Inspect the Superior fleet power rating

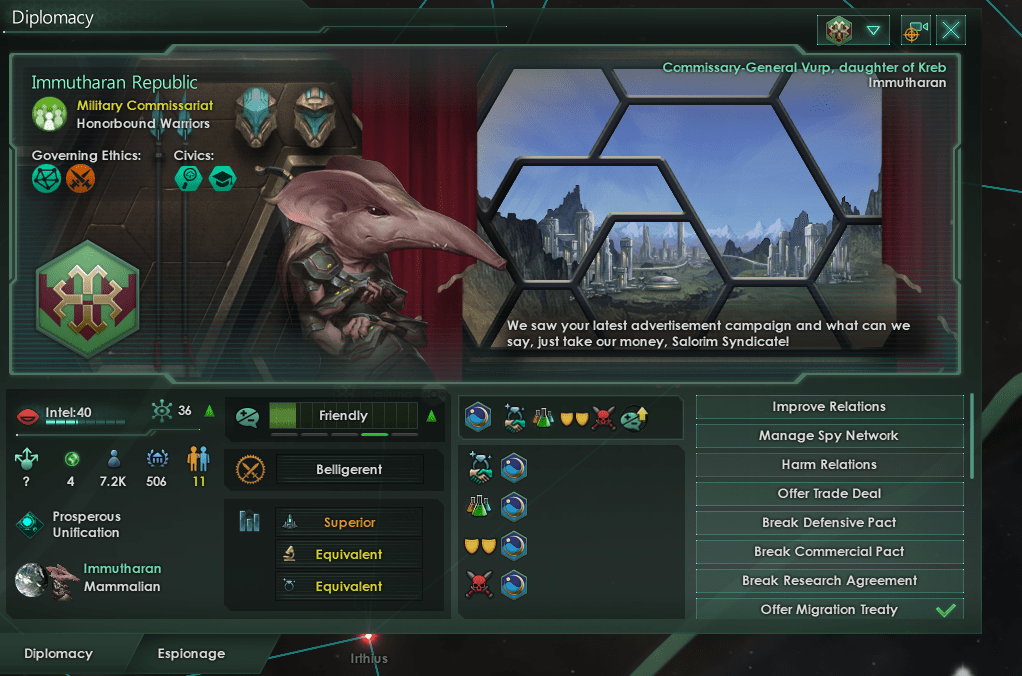point(349,523)
